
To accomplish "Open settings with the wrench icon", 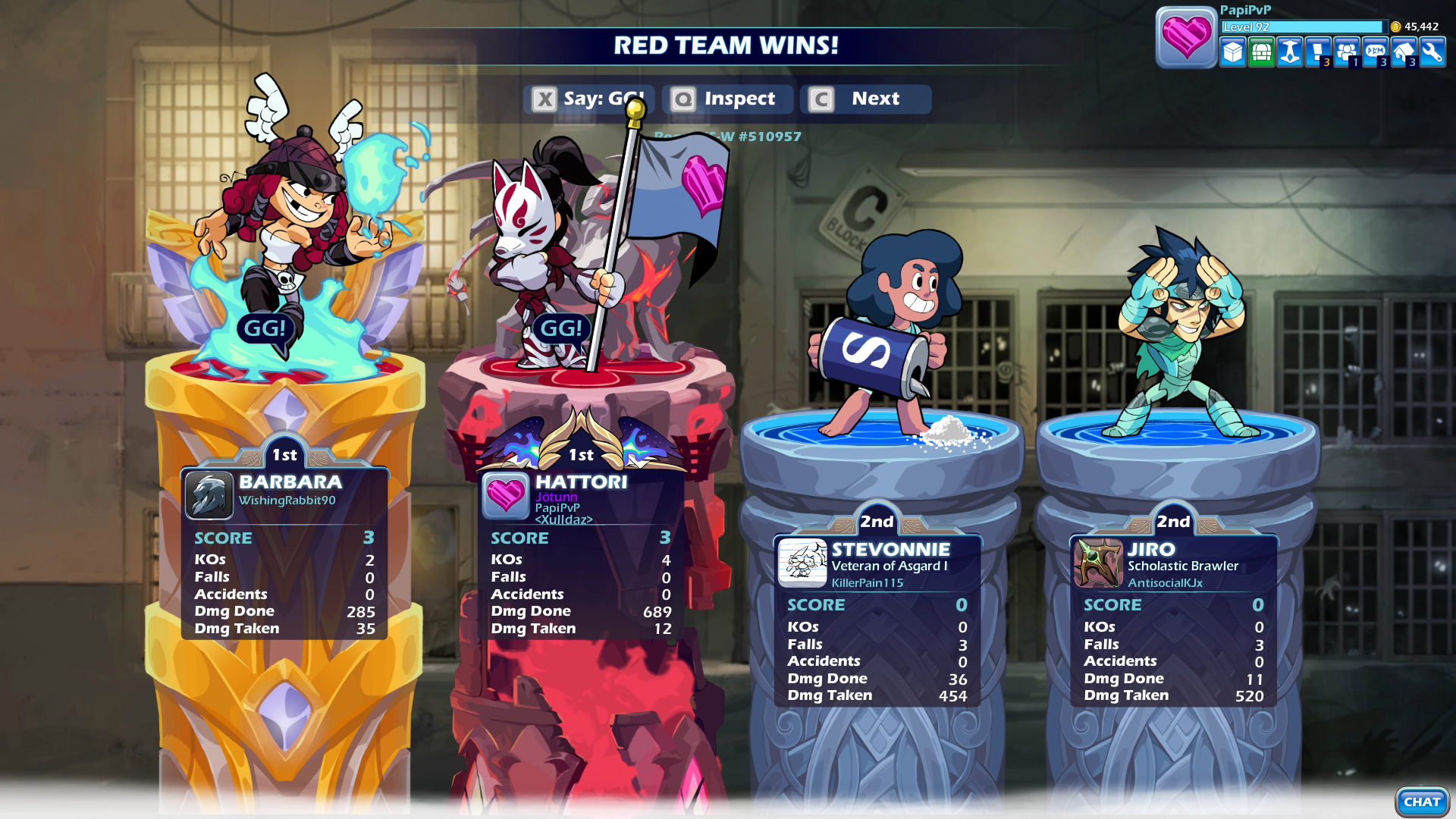I will point(1433,52).
